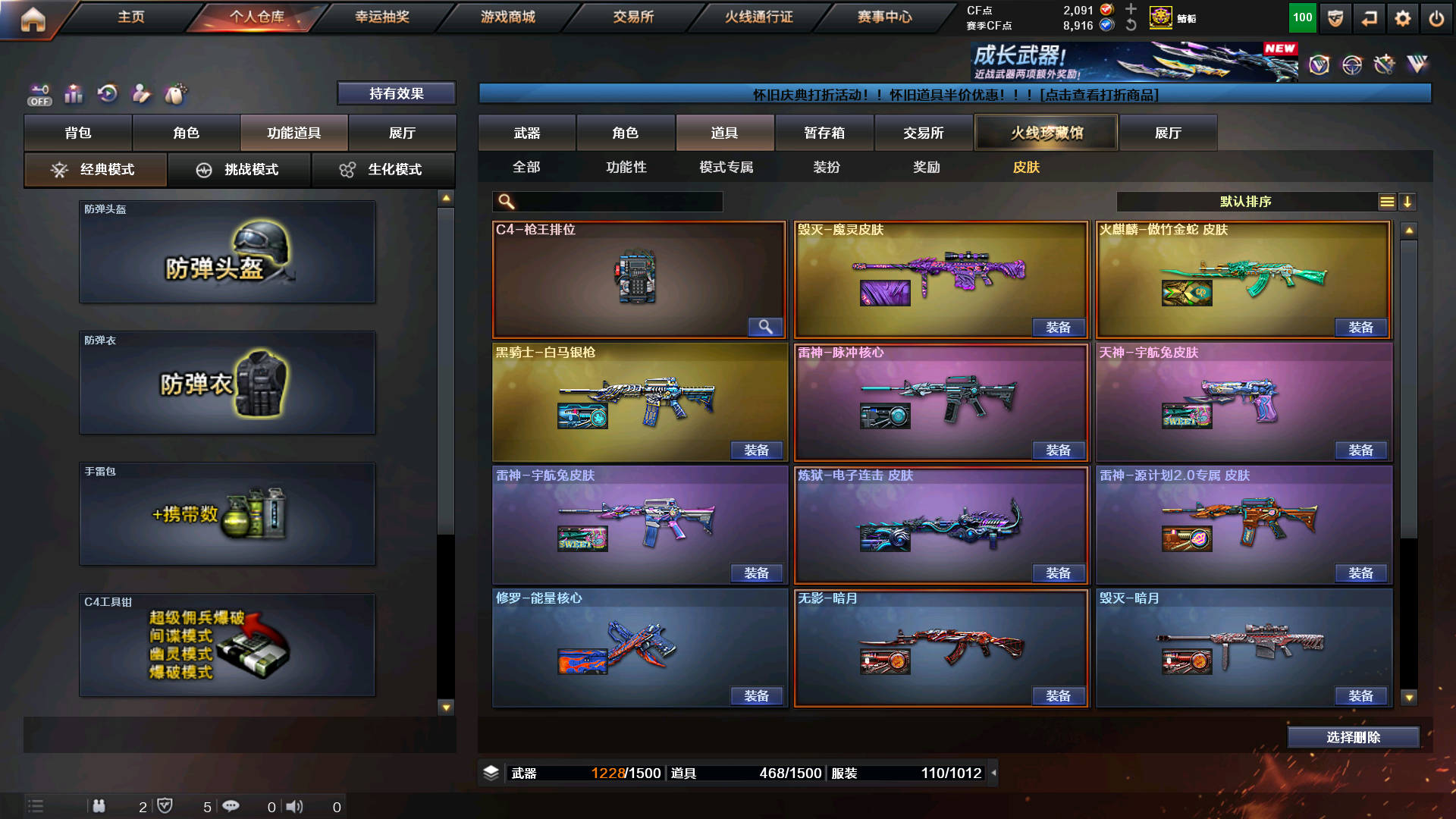Open the 武器 weapons inventory tab

(x=527, y=133)
